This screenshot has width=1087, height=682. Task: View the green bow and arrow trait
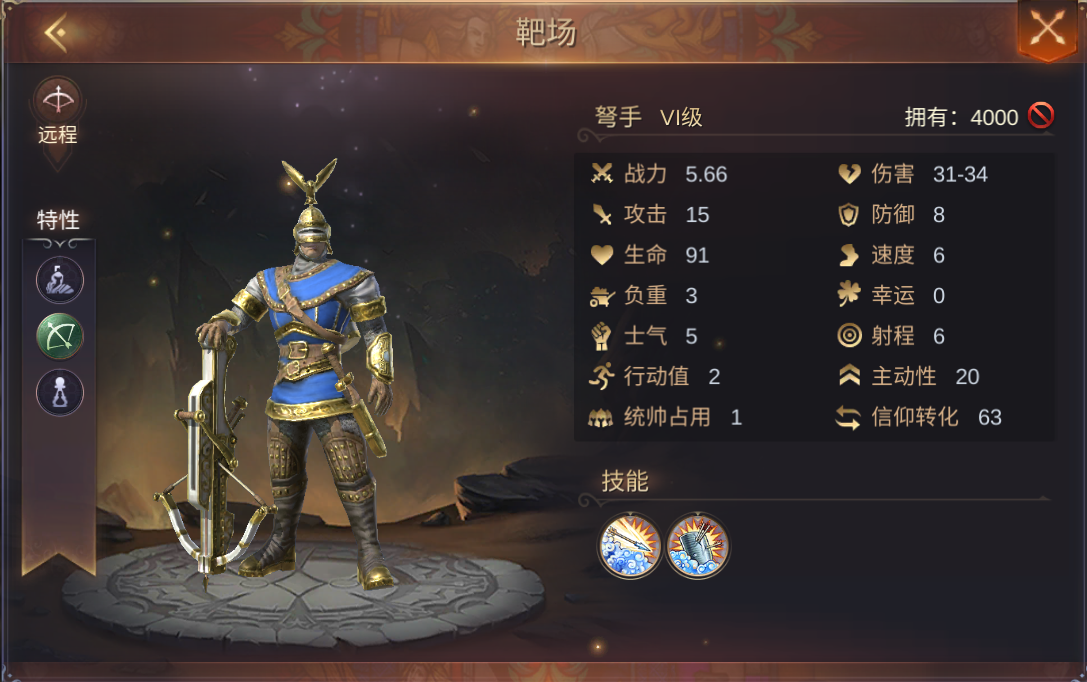[59, 336]
